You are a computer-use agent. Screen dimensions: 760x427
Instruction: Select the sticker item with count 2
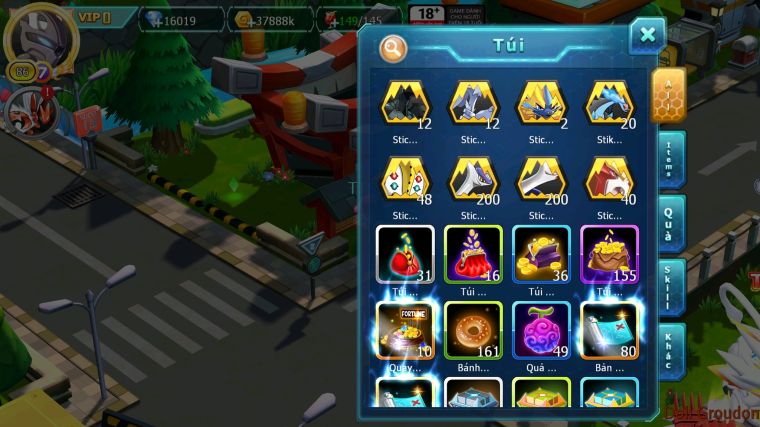point(540,103)
